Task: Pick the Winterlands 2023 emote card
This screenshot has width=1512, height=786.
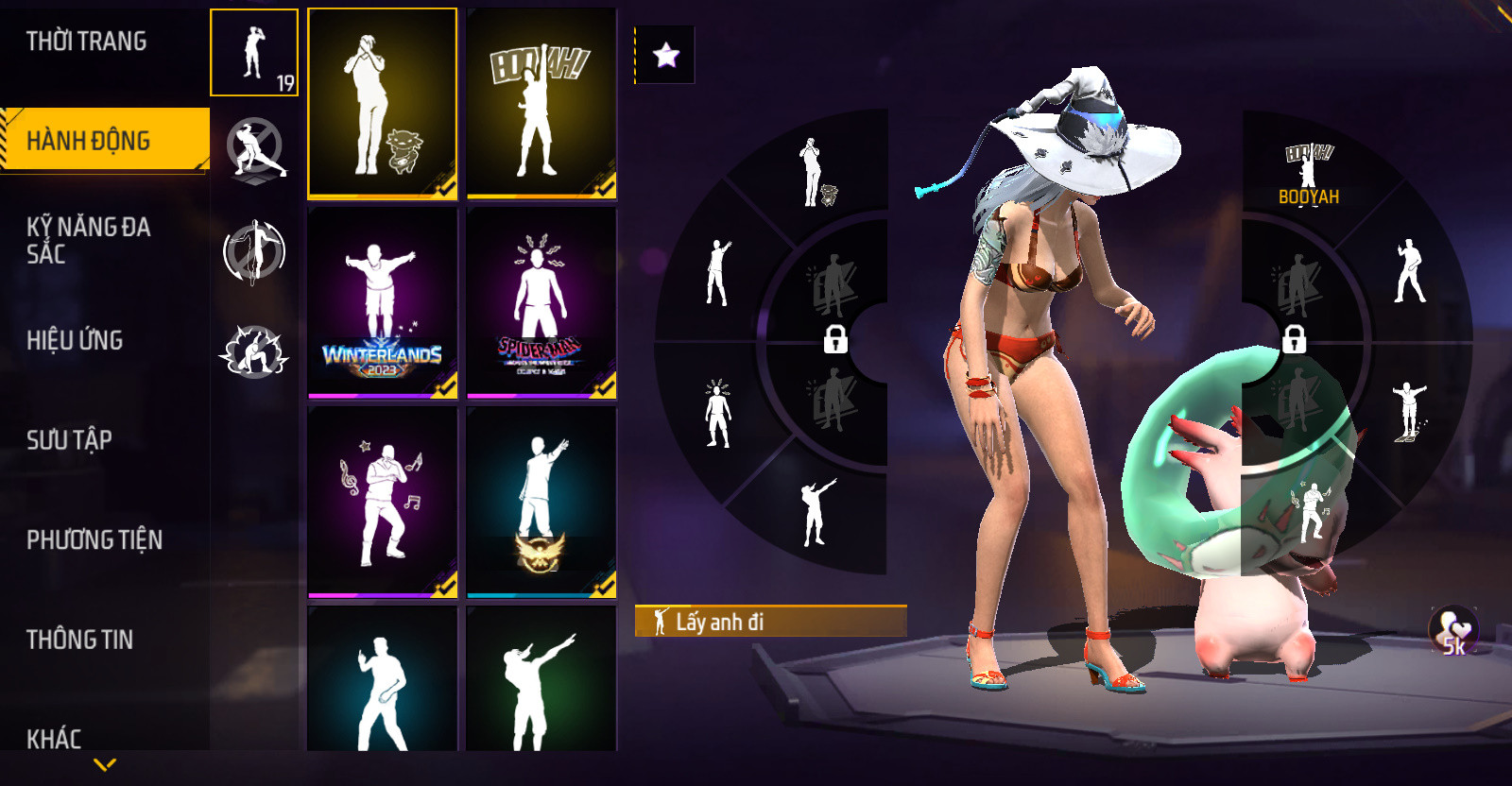Action: [382, 302]
